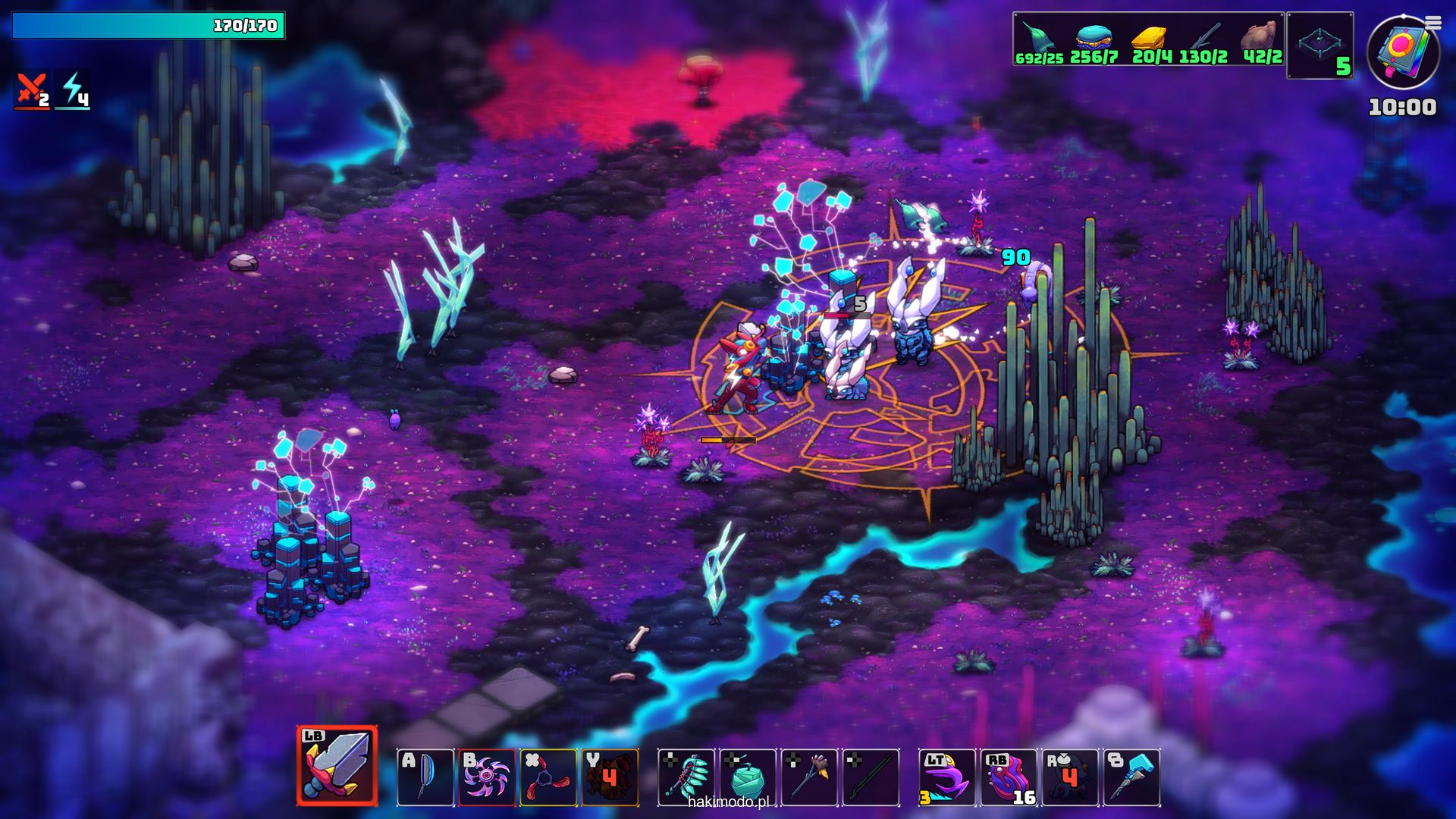This screenshot has width=1456, height=819.
Task: Select the claw-tipped staff item
Action: click(x=809, y=777)
